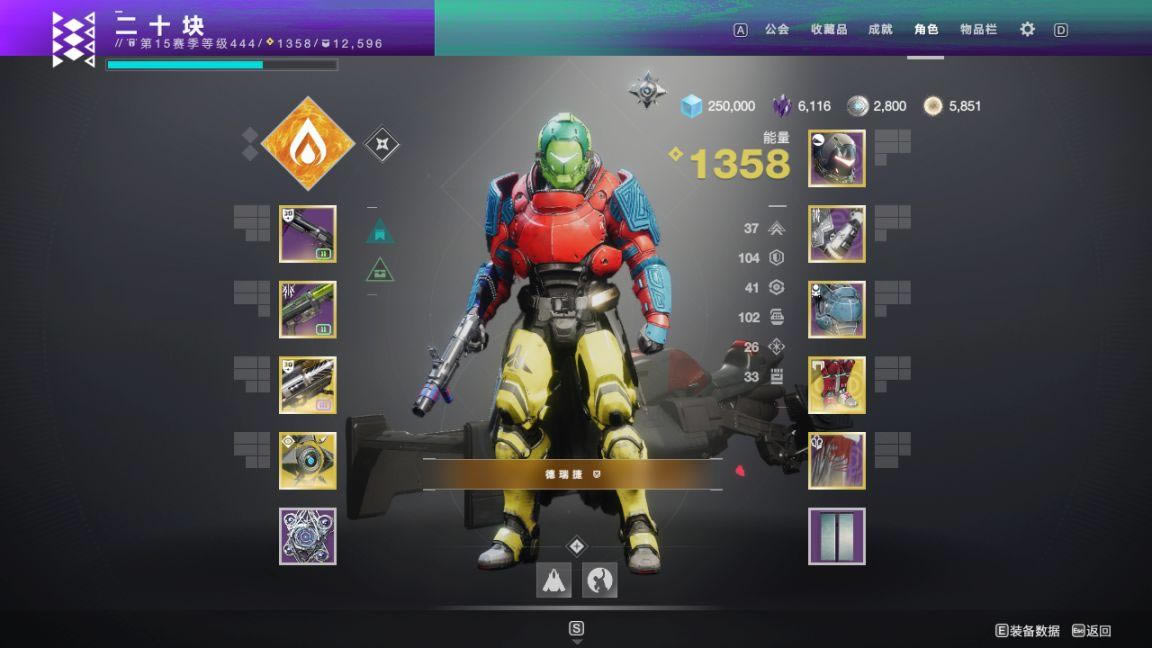Select the helmet armor slot
Viewport: 1152px width, 648px height.
tap(837, 158)
